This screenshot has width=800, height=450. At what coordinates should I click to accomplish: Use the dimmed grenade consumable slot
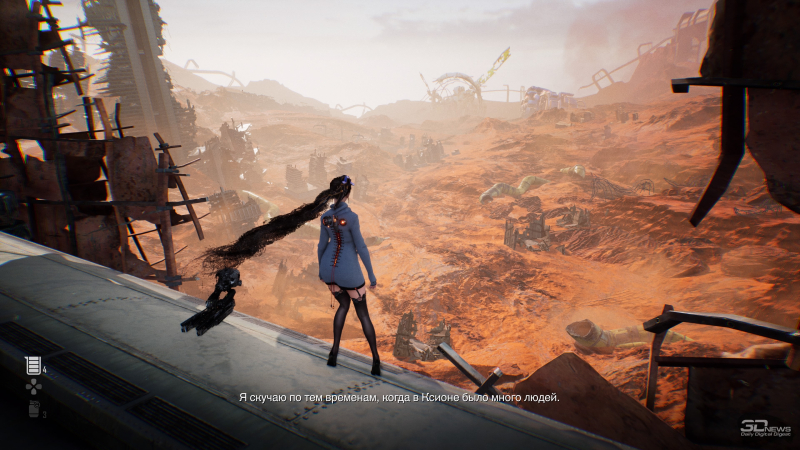(33, 408)
